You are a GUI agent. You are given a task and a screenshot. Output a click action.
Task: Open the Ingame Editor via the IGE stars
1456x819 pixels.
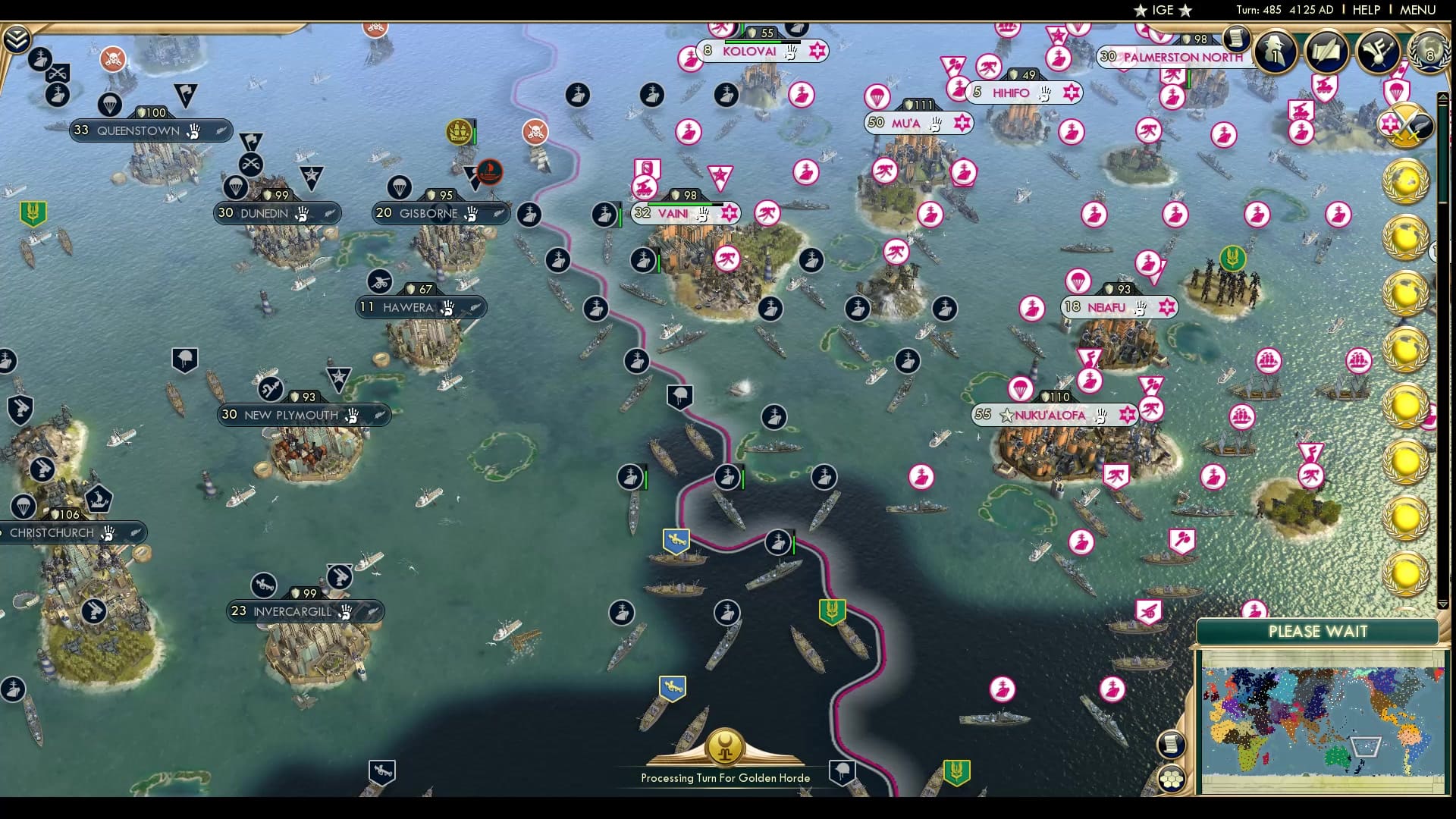[1160, 11]
